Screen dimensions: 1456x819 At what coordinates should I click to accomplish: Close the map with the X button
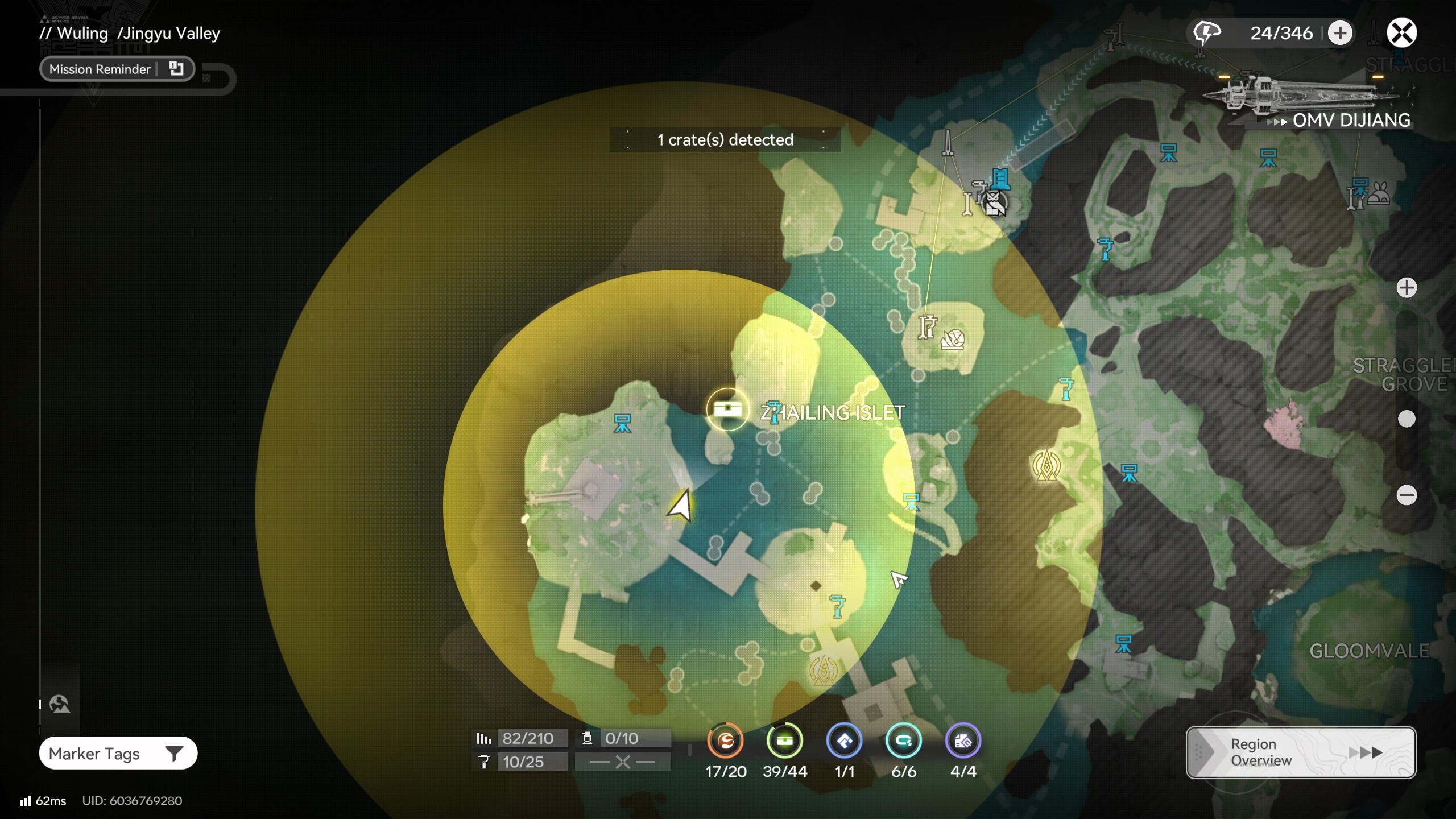[1401, 32]
